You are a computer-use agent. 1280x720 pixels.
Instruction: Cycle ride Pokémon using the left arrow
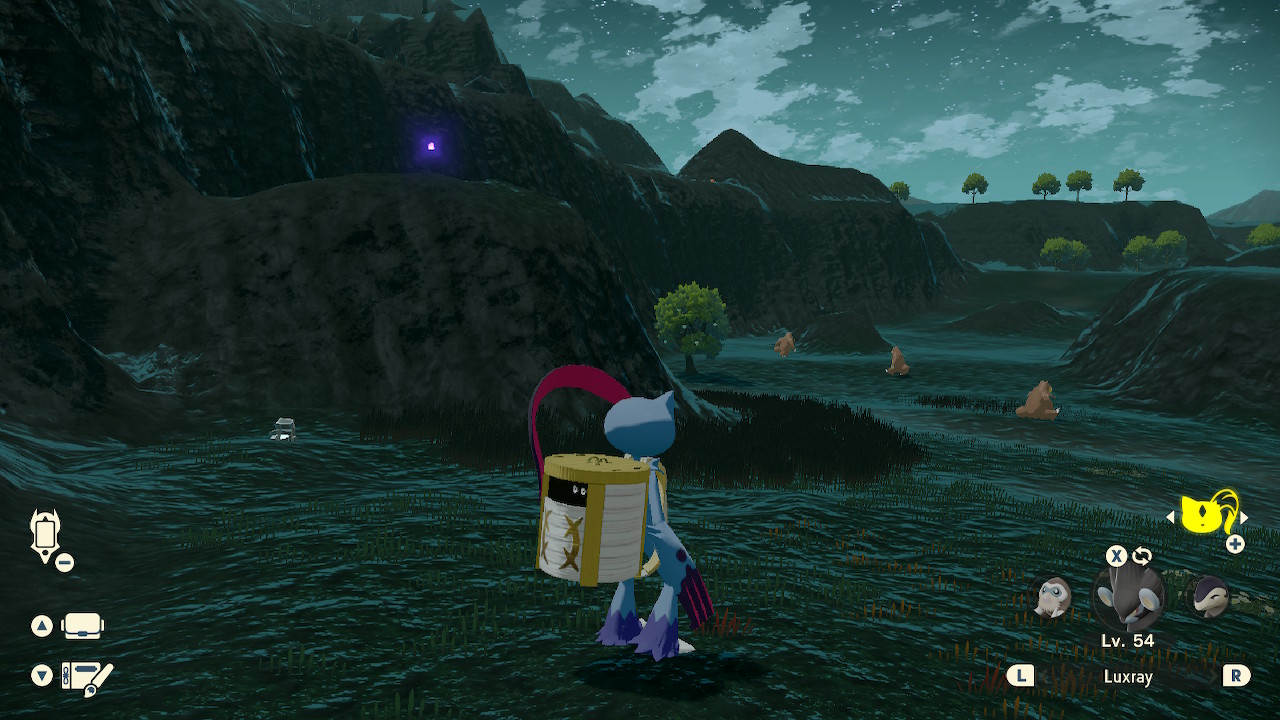pyautogui.click(x=1172, y=516)
